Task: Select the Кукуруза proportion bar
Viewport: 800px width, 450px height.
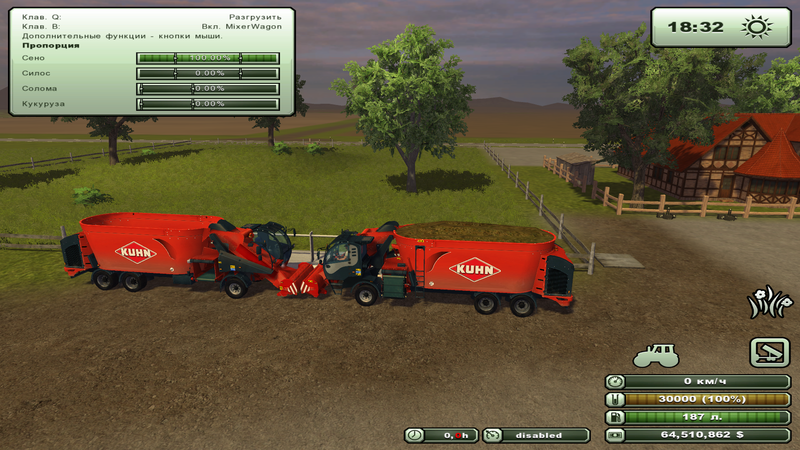Action: tap(208, 103)
